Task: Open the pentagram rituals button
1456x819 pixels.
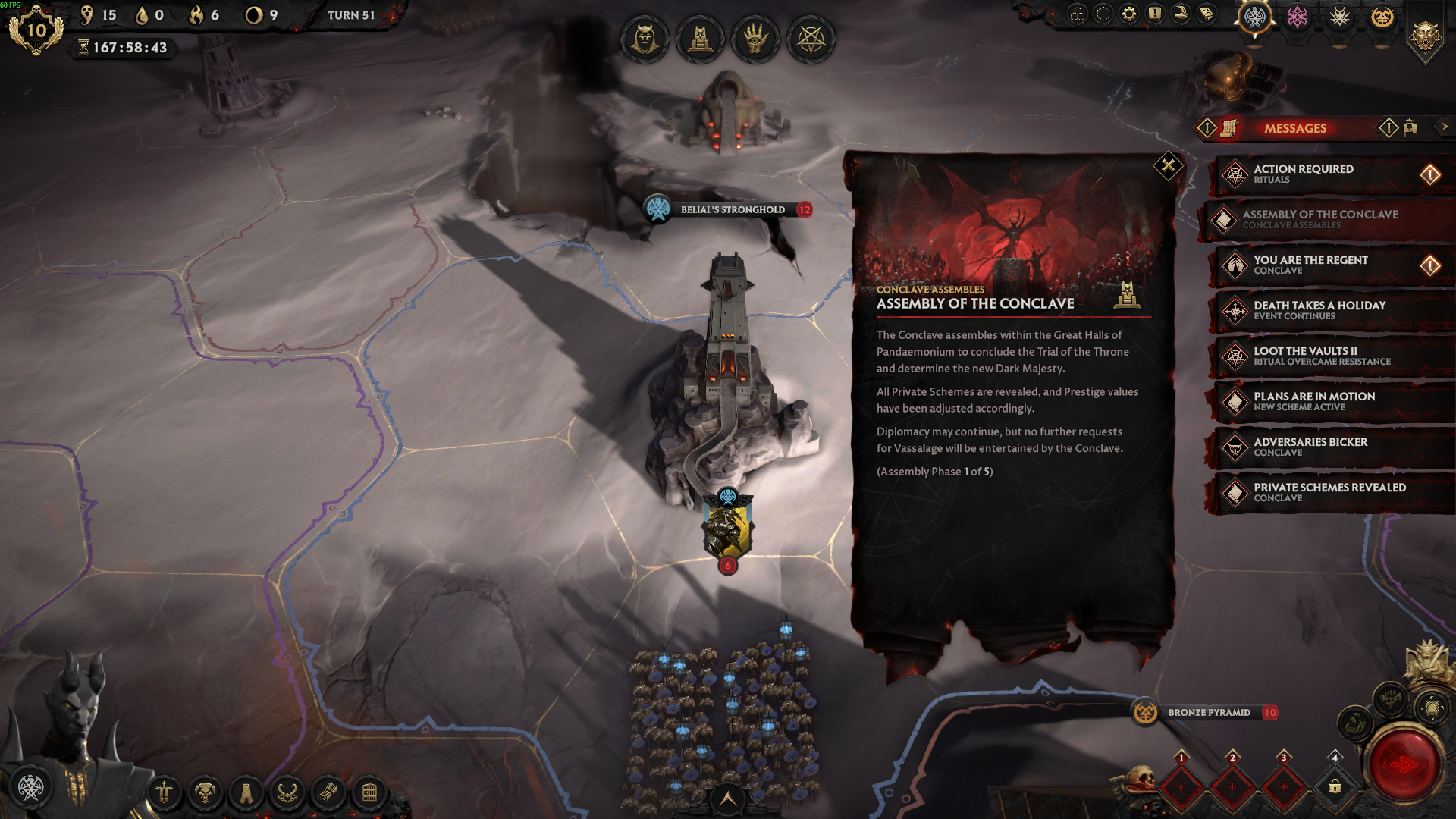Action: [x=811, y=39]
